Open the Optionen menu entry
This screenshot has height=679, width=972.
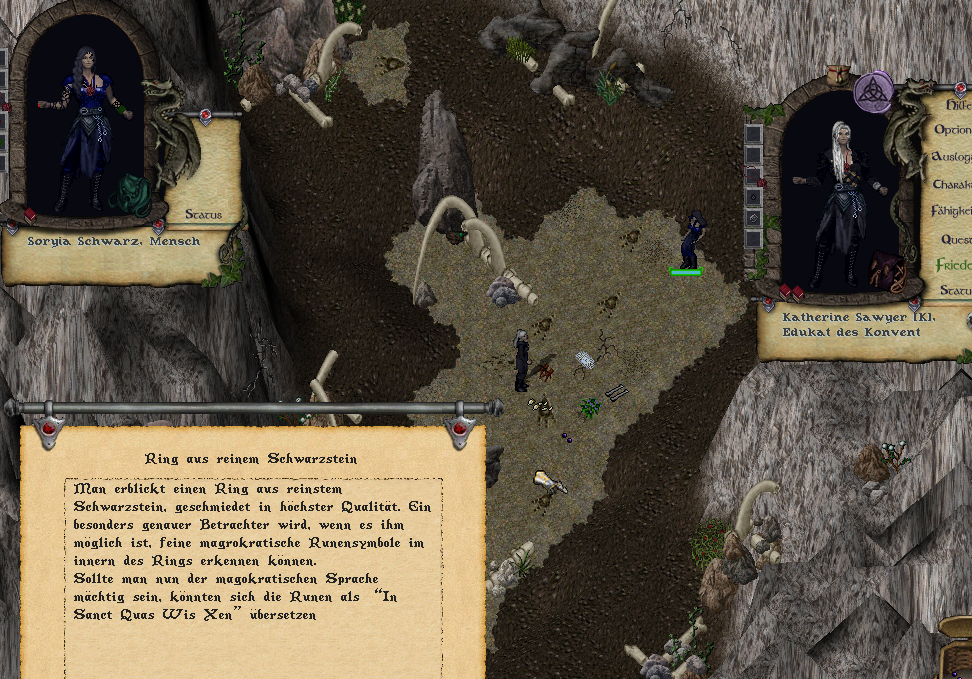point(953,130)
